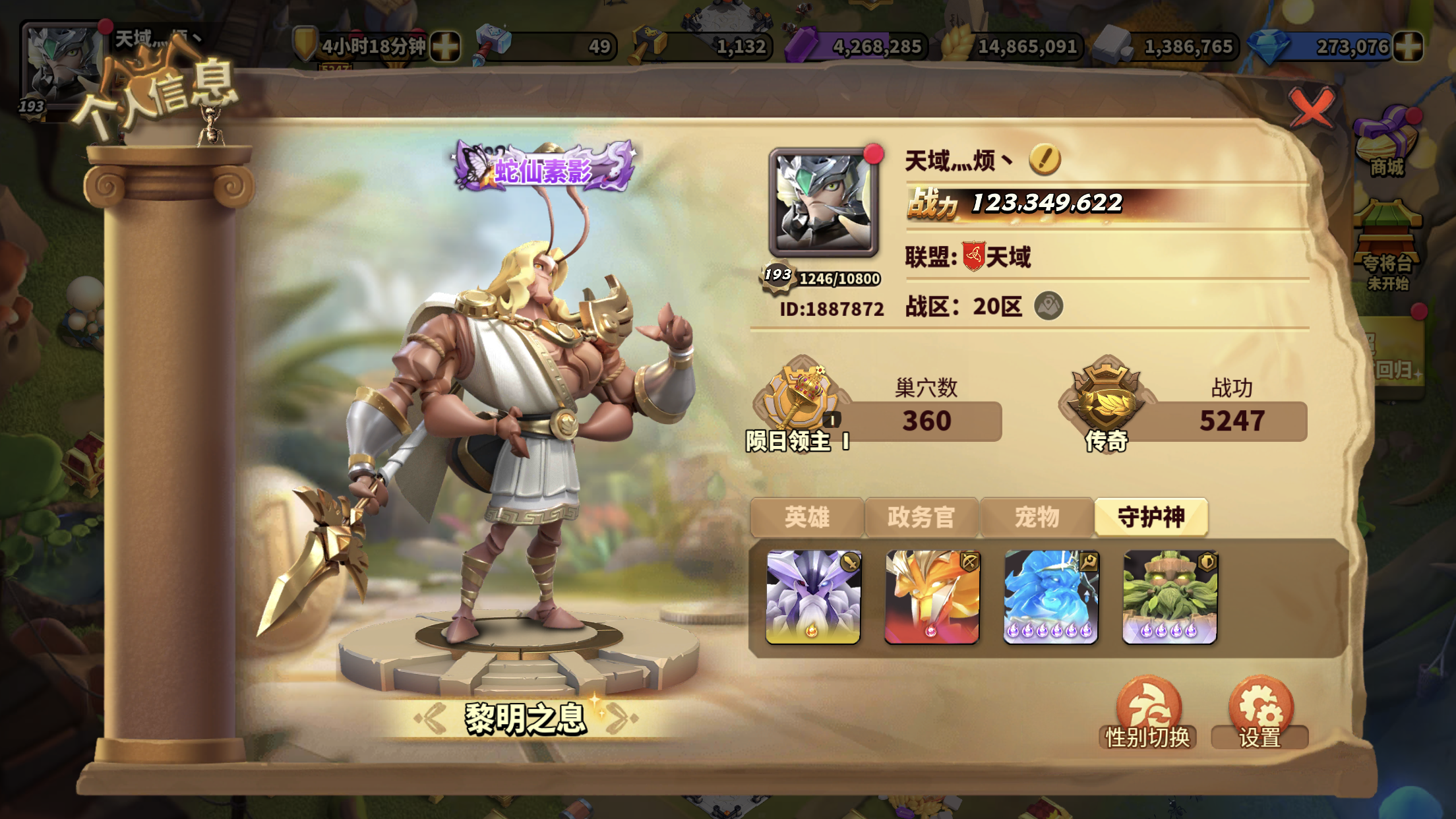
Task: Select the purple-white guardian portrait
Action: pos(813,597)
